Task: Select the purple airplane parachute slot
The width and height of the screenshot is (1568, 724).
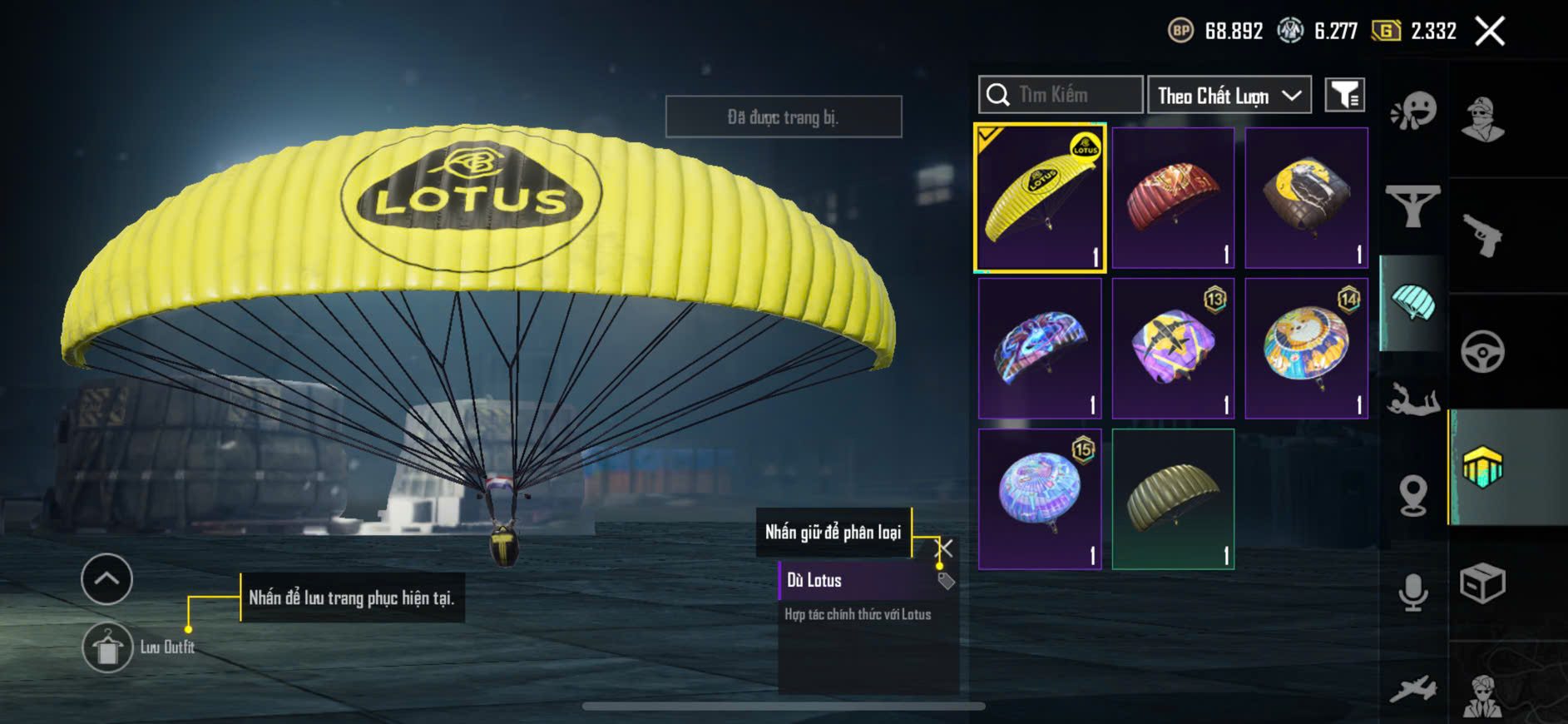Action: click(x=1173, y=349)
